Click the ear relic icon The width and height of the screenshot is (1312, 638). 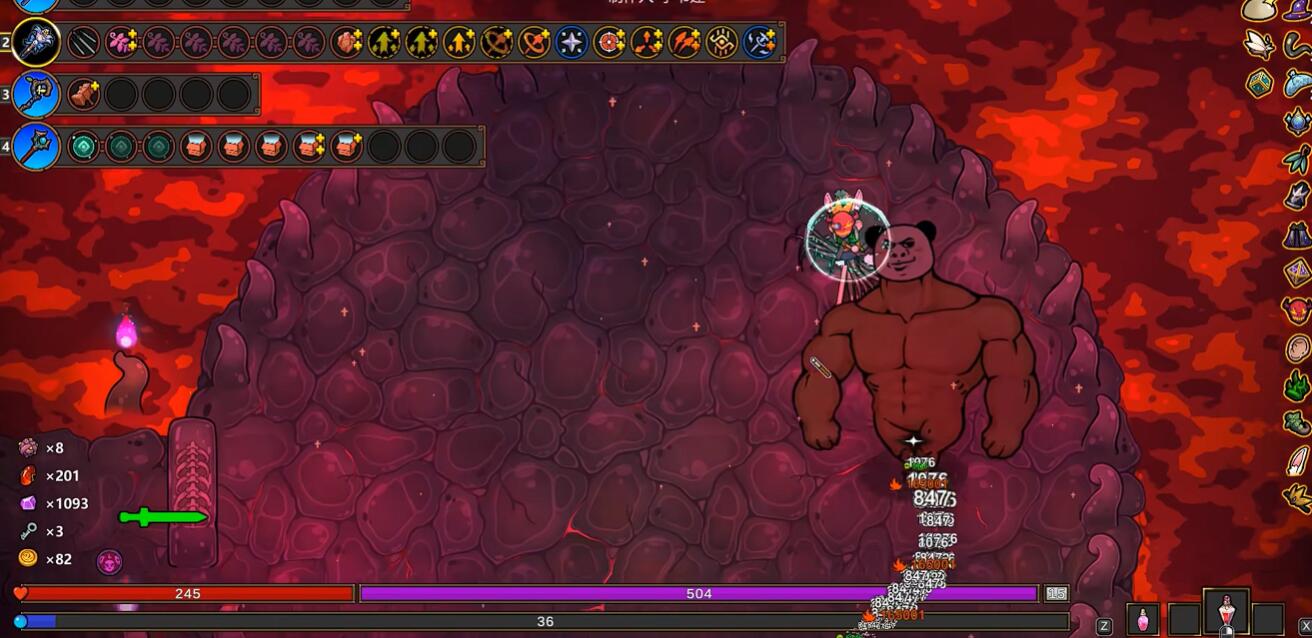coord(1297,348)
